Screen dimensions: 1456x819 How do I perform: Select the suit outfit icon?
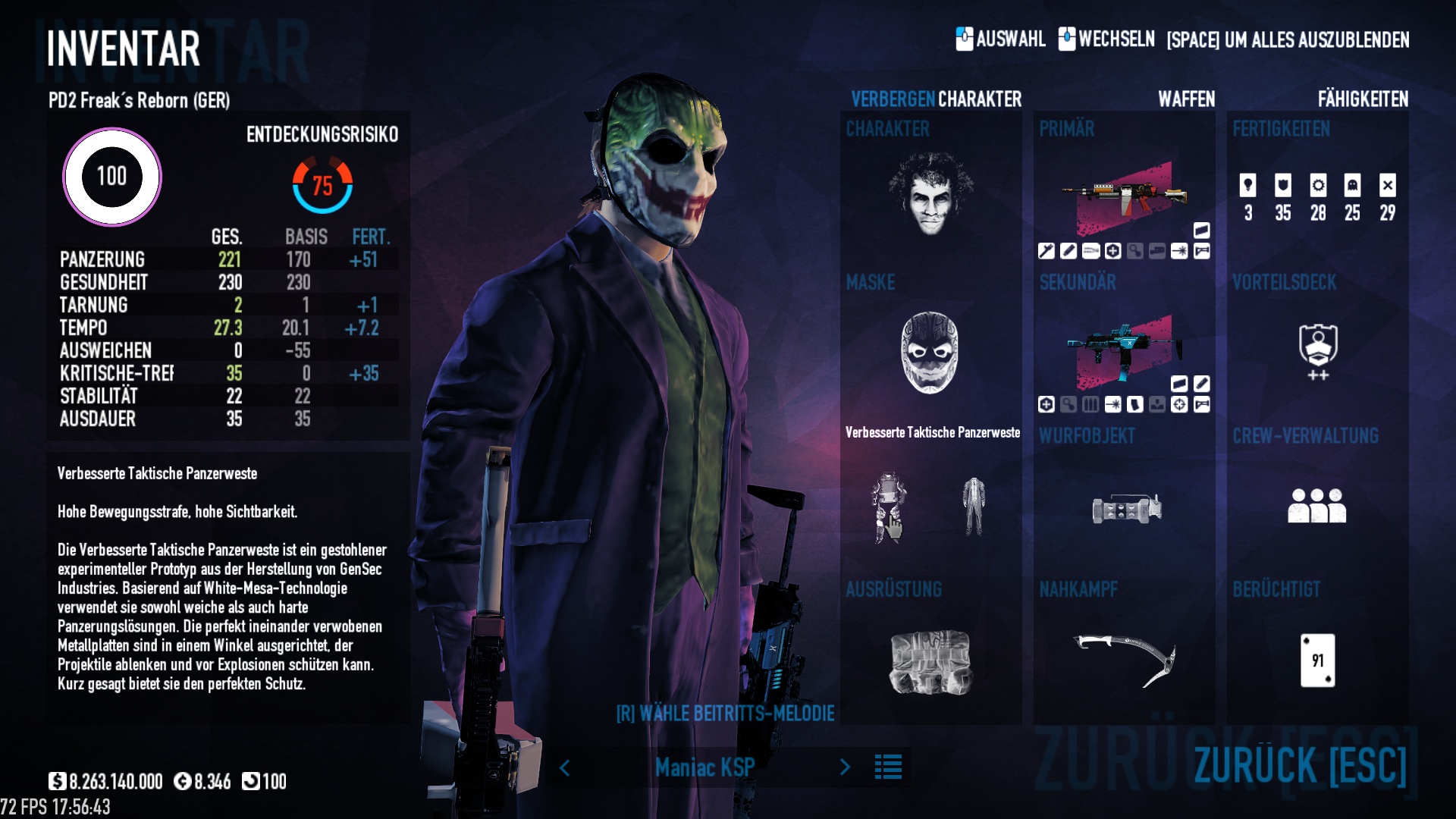pyautogui.click(x=974, y=507)
